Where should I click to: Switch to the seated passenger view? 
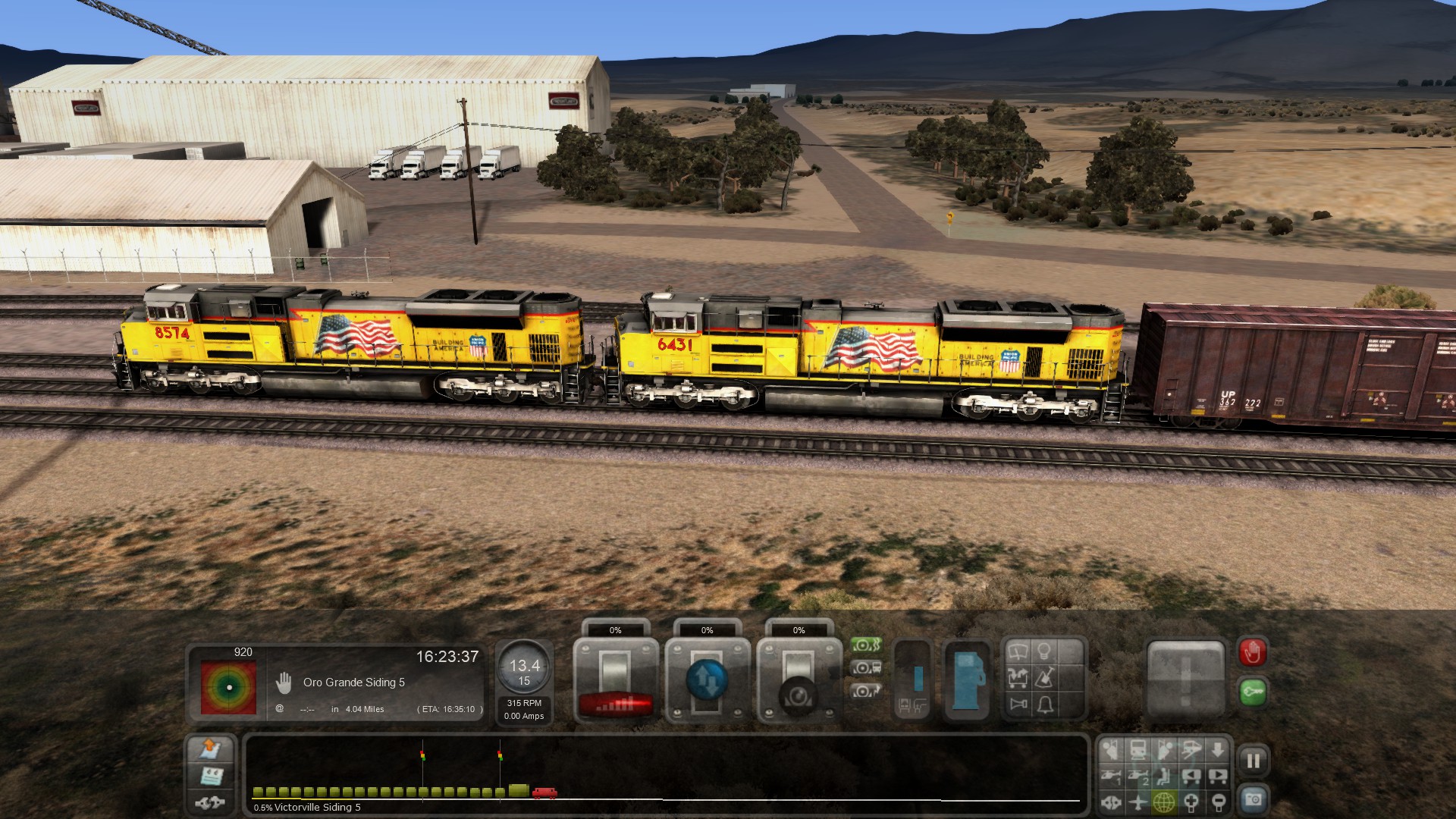1164,776
